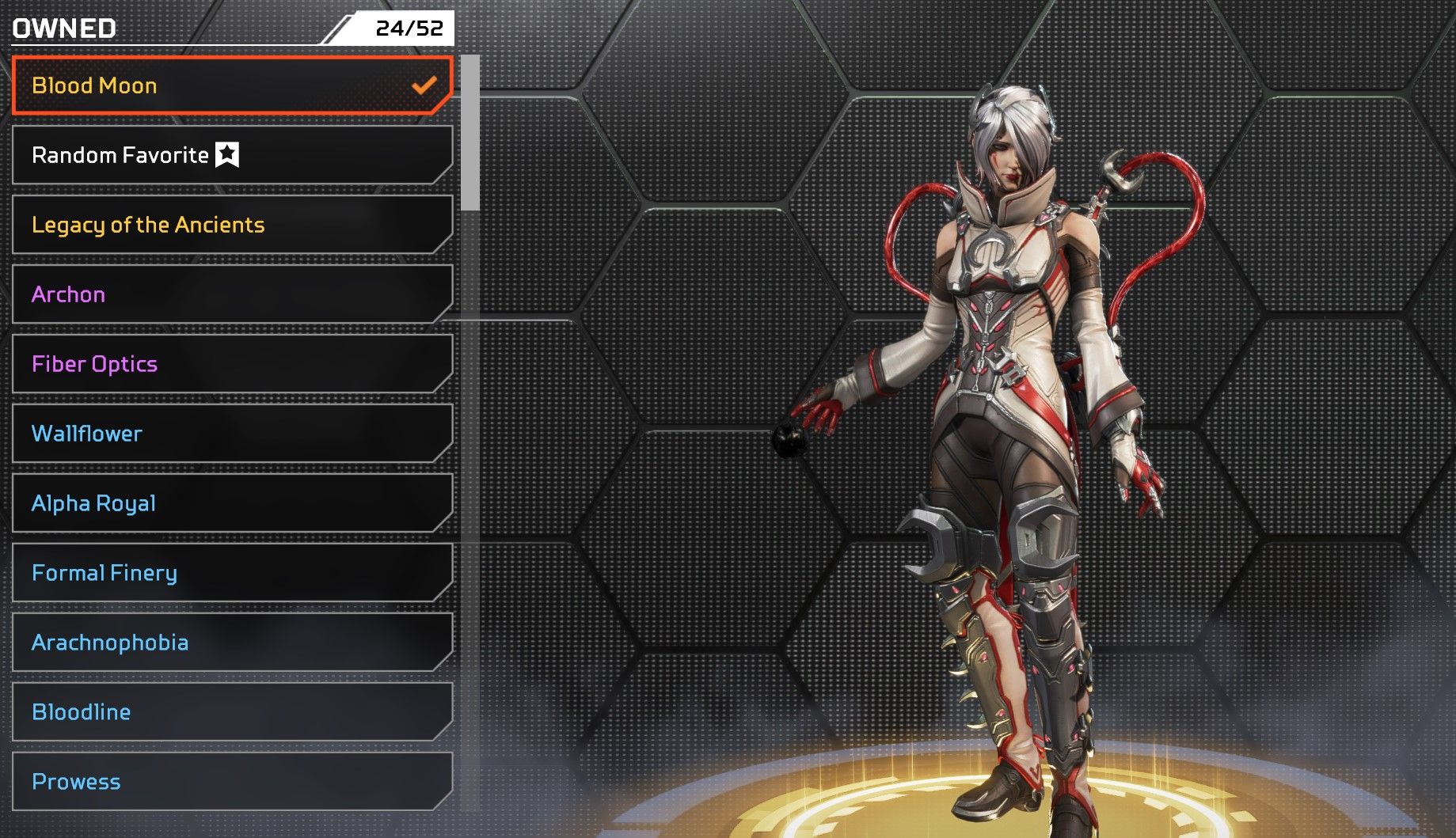
Task: Select the Blood Moon skin
Action: pyautogui.click(x=231, y=85)
